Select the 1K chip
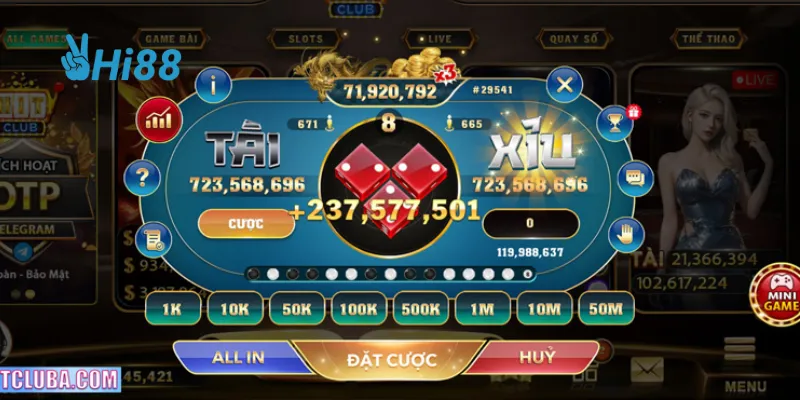 pos(172,309)
